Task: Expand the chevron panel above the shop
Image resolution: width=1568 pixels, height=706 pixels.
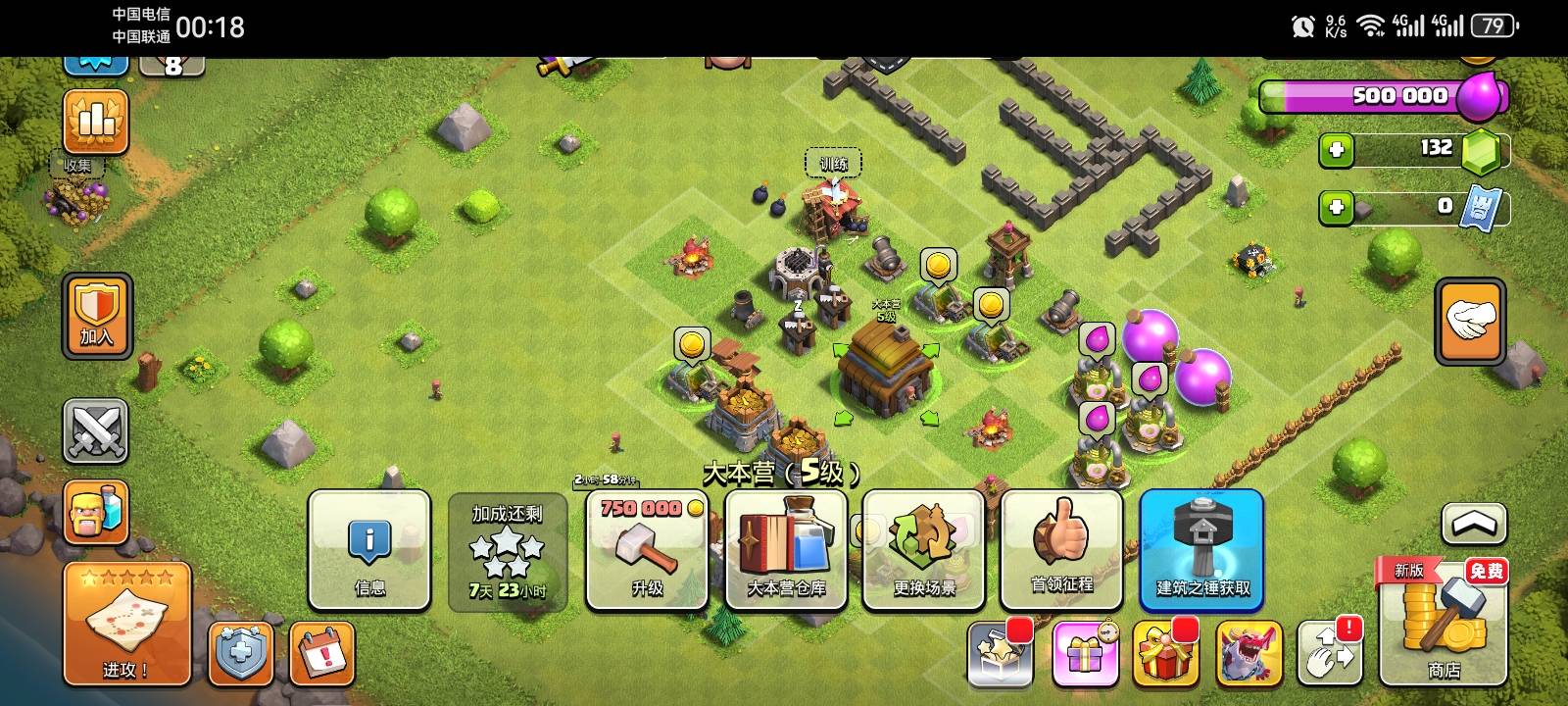Action: tap(1473, 525)
